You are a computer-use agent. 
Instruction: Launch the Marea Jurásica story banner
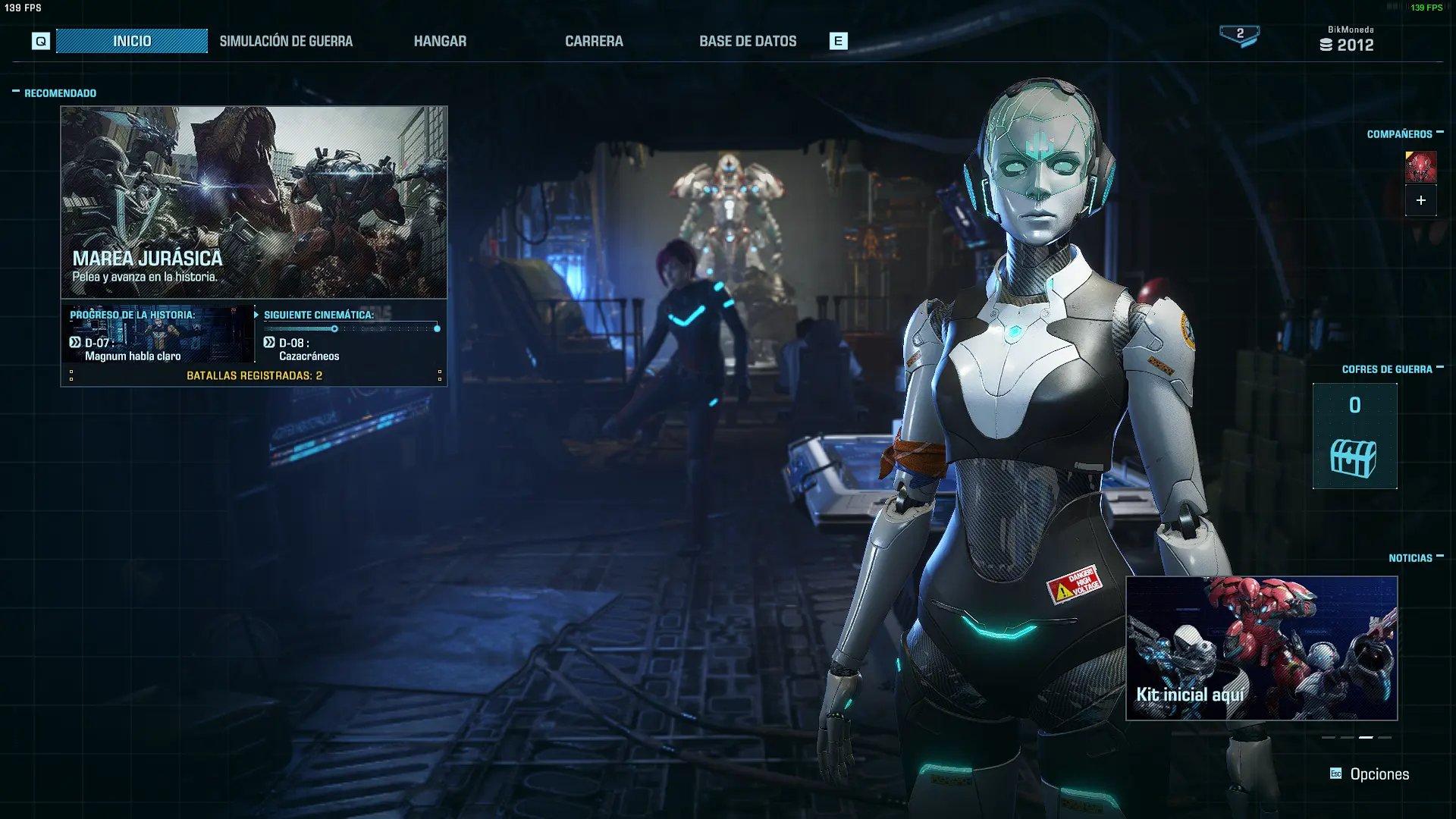tap(254, 202)
